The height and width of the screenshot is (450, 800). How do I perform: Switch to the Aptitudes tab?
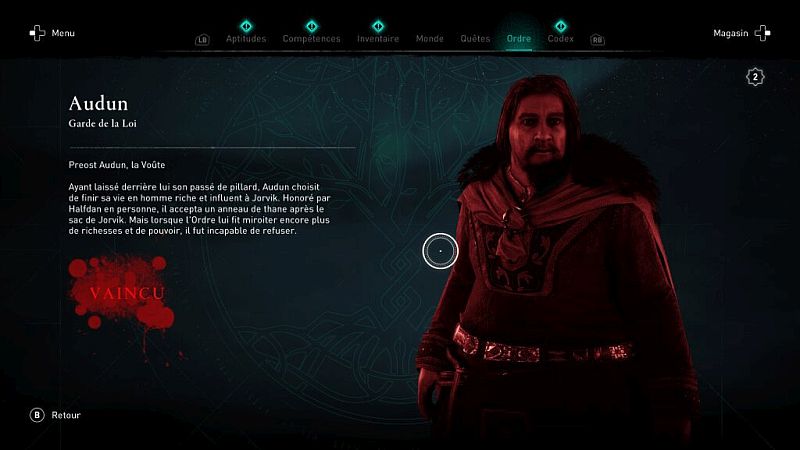pos(246,39)
